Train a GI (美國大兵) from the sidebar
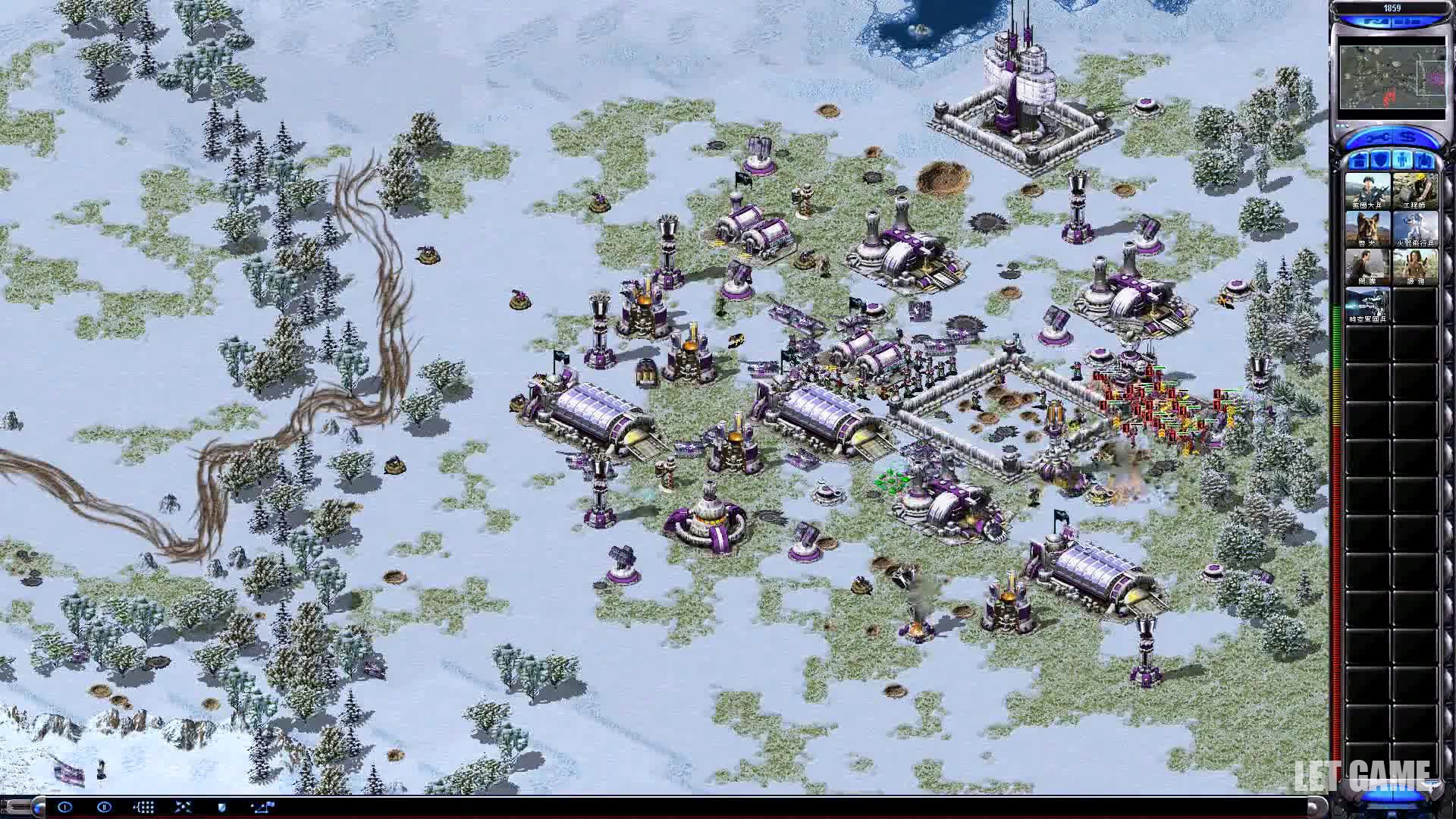Image resolution: width=1456 pixels, height=819 pixels. click(x=1367, y=190)
